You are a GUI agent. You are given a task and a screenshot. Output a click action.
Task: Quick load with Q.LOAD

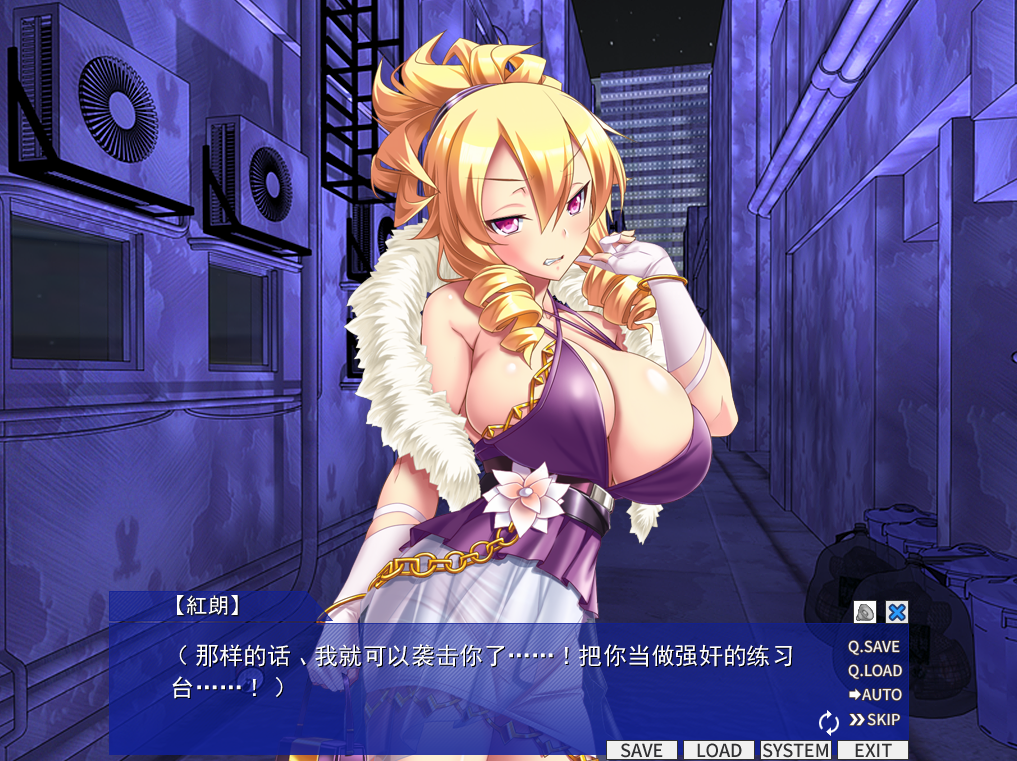874,671
